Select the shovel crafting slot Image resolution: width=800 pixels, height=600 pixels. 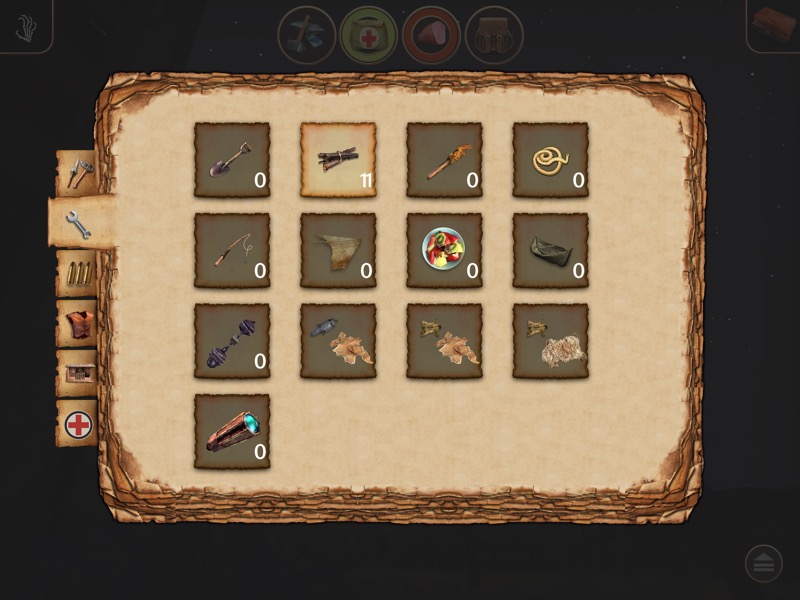click(x=232, y=160)
